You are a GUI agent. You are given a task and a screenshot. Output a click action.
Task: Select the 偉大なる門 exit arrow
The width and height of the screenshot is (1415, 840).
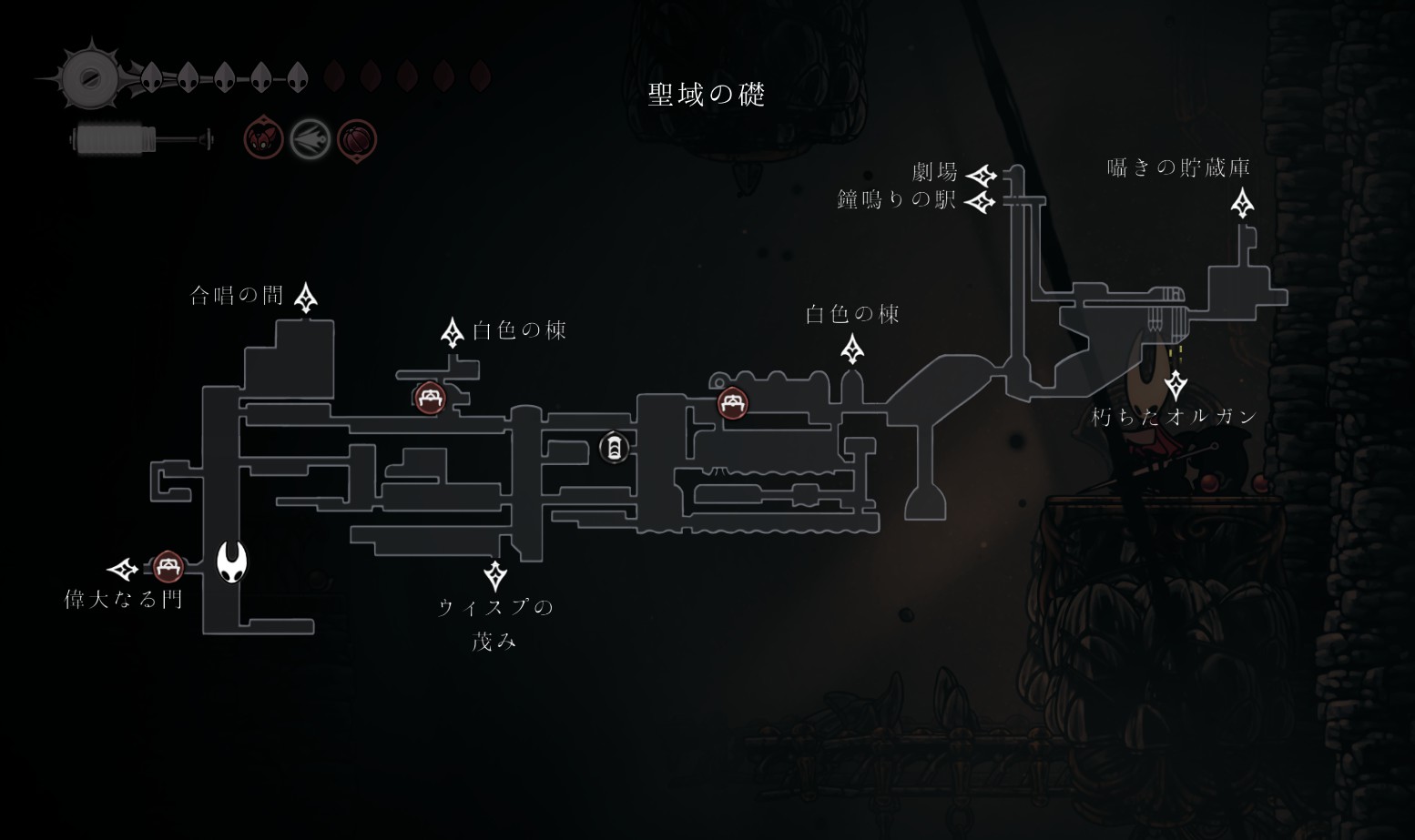pyautogui.click(x=123, y=570)
